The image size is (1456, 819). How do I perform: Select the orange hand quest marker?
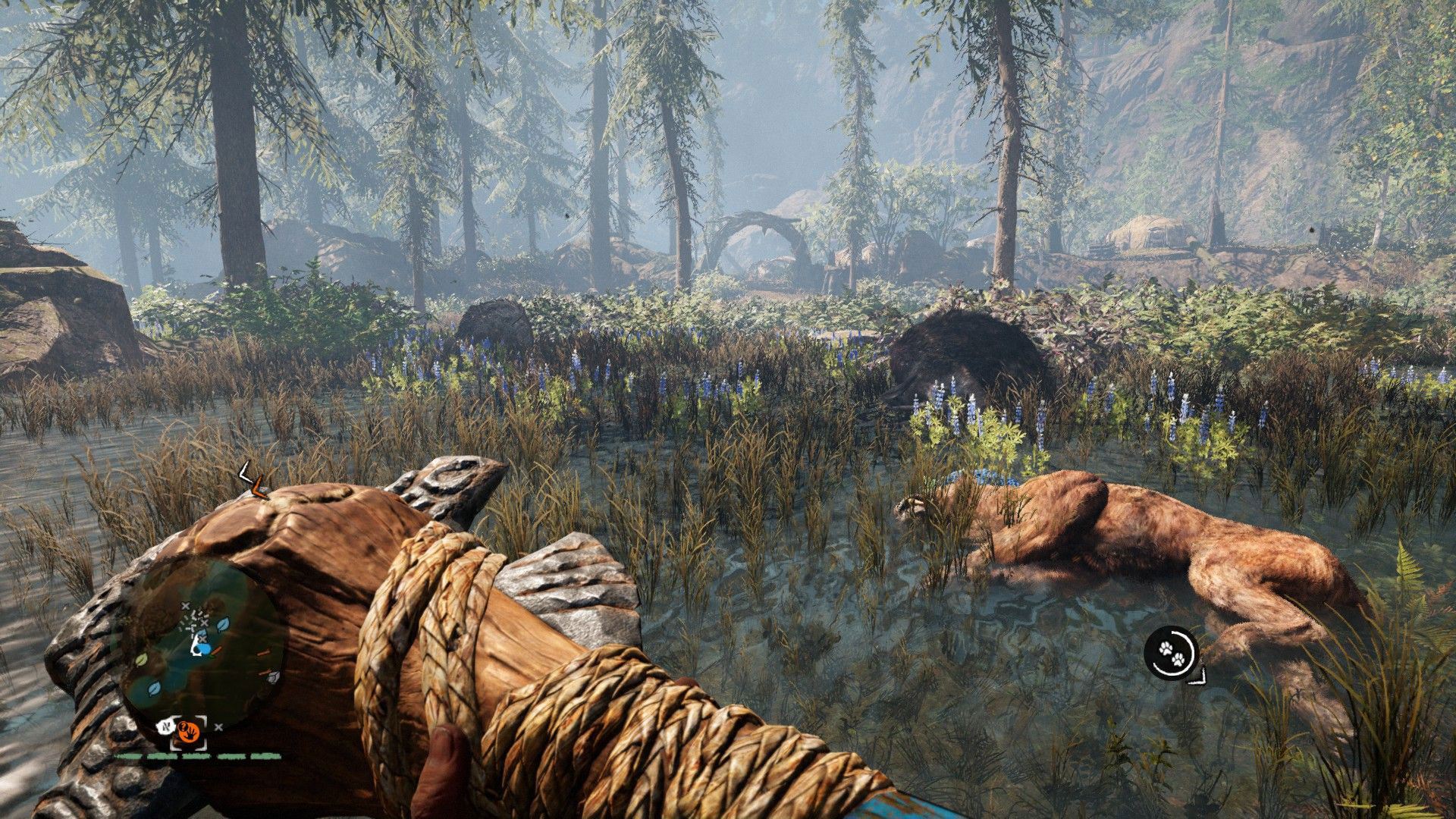[x=188, y=733]
